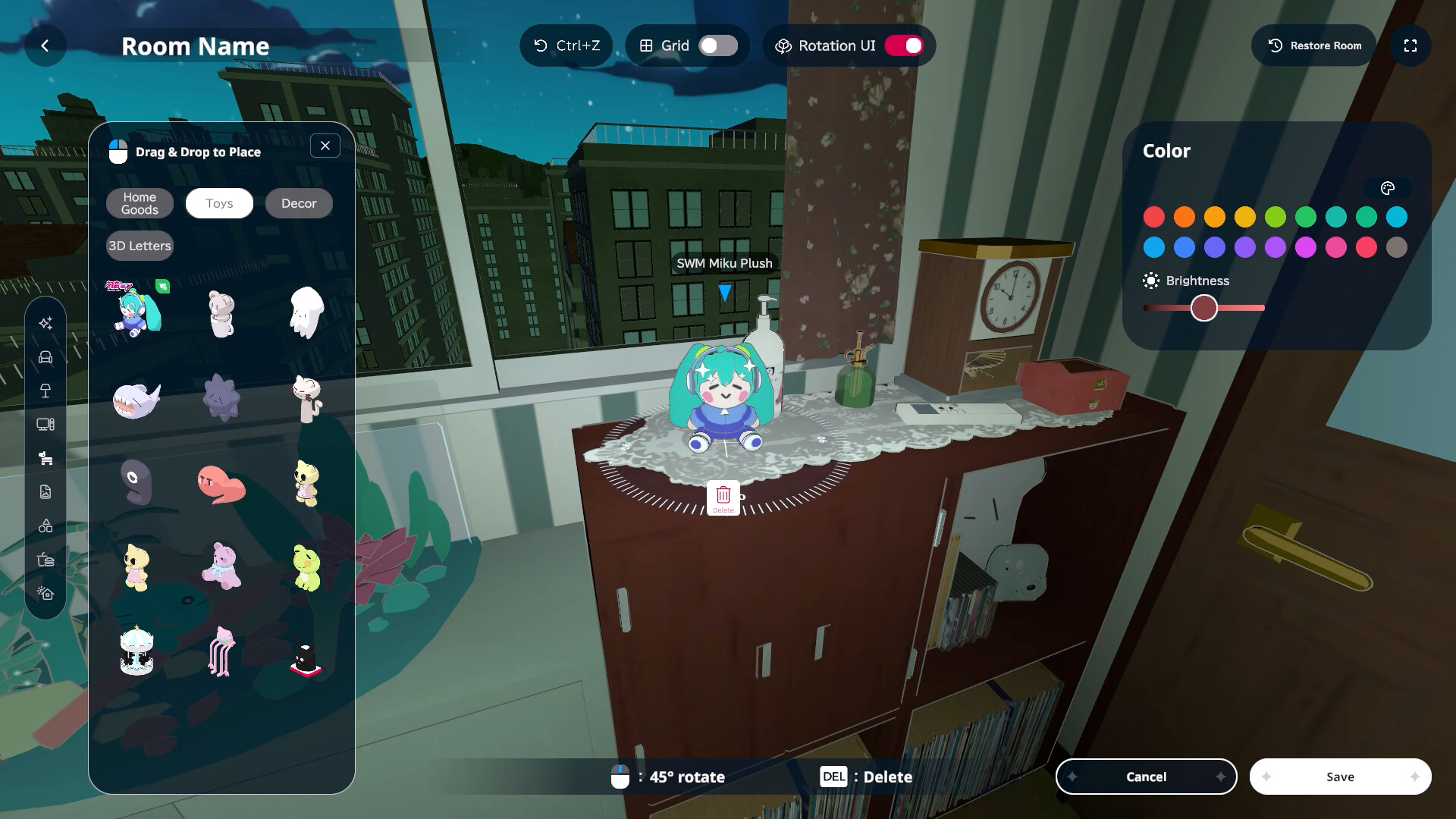This screenshot has height=819, width=1456.
Task: Undo the last action with Ctrl+Z button
Action: click(566, 46)
